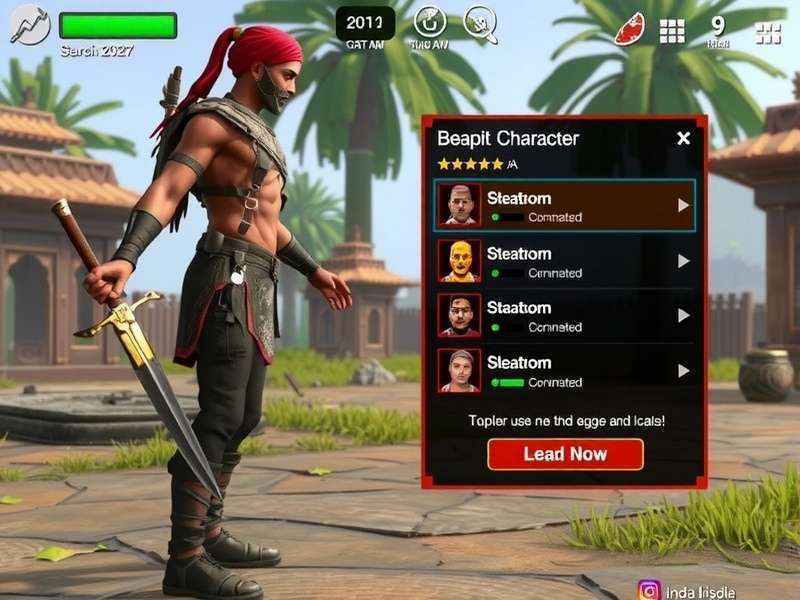Select the highlighted character with the mustached bald portrait
The height and width of the screenshot is (600, 800).
(x=564, y=205)
